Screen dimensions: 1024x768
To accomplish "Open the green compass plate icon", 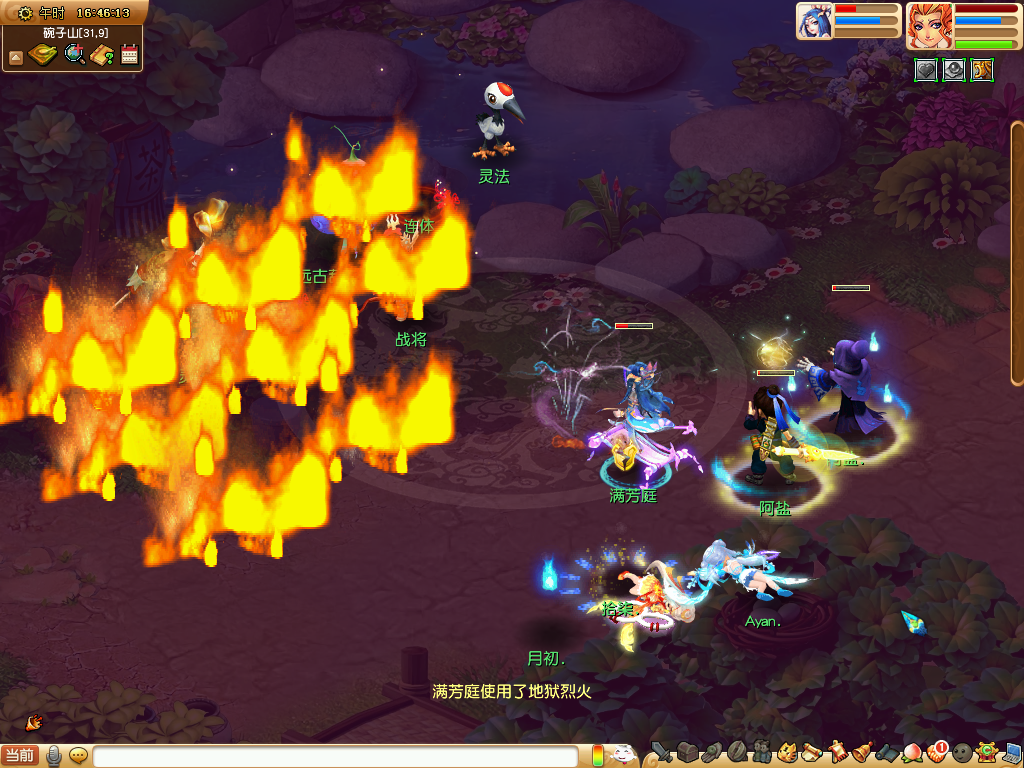I will [x=42, y=55].
